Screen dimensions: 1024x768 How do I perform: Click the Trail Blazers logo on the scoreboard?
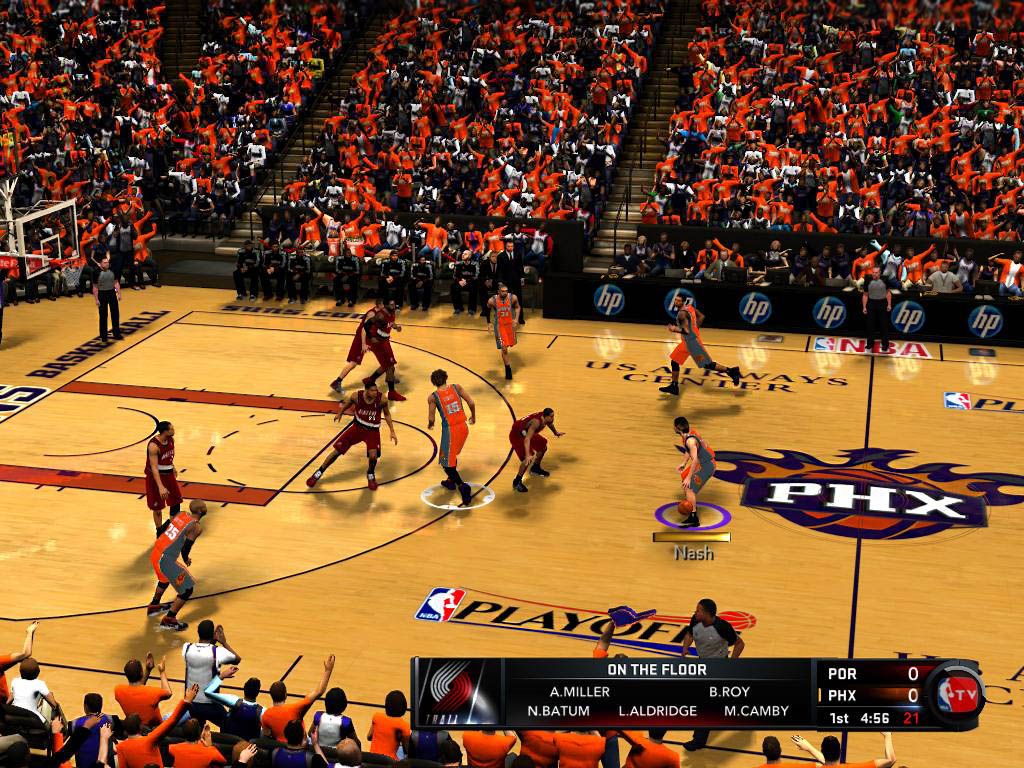click(x=458, y=692)
